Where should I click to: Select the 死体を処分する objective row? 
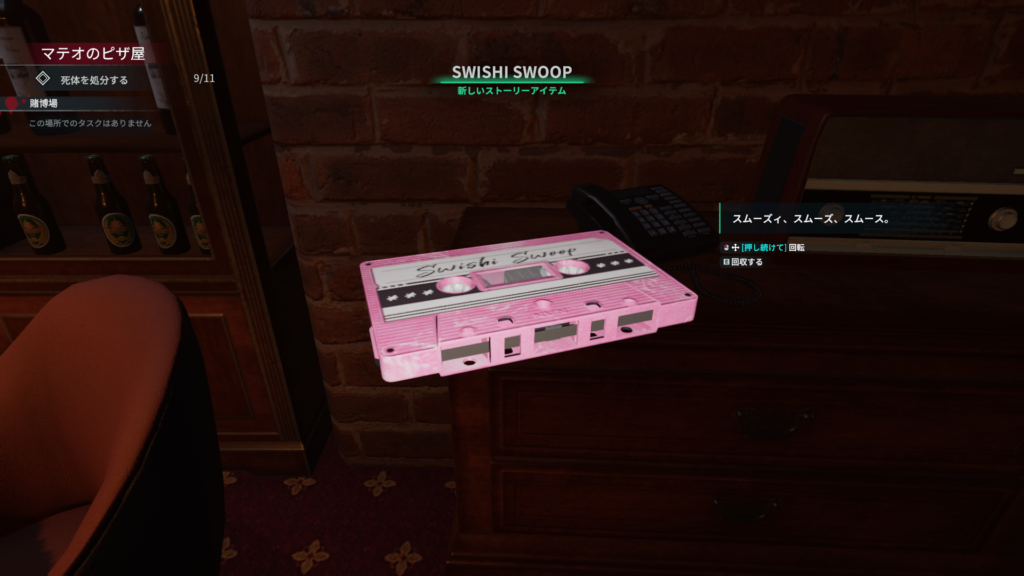95,79
